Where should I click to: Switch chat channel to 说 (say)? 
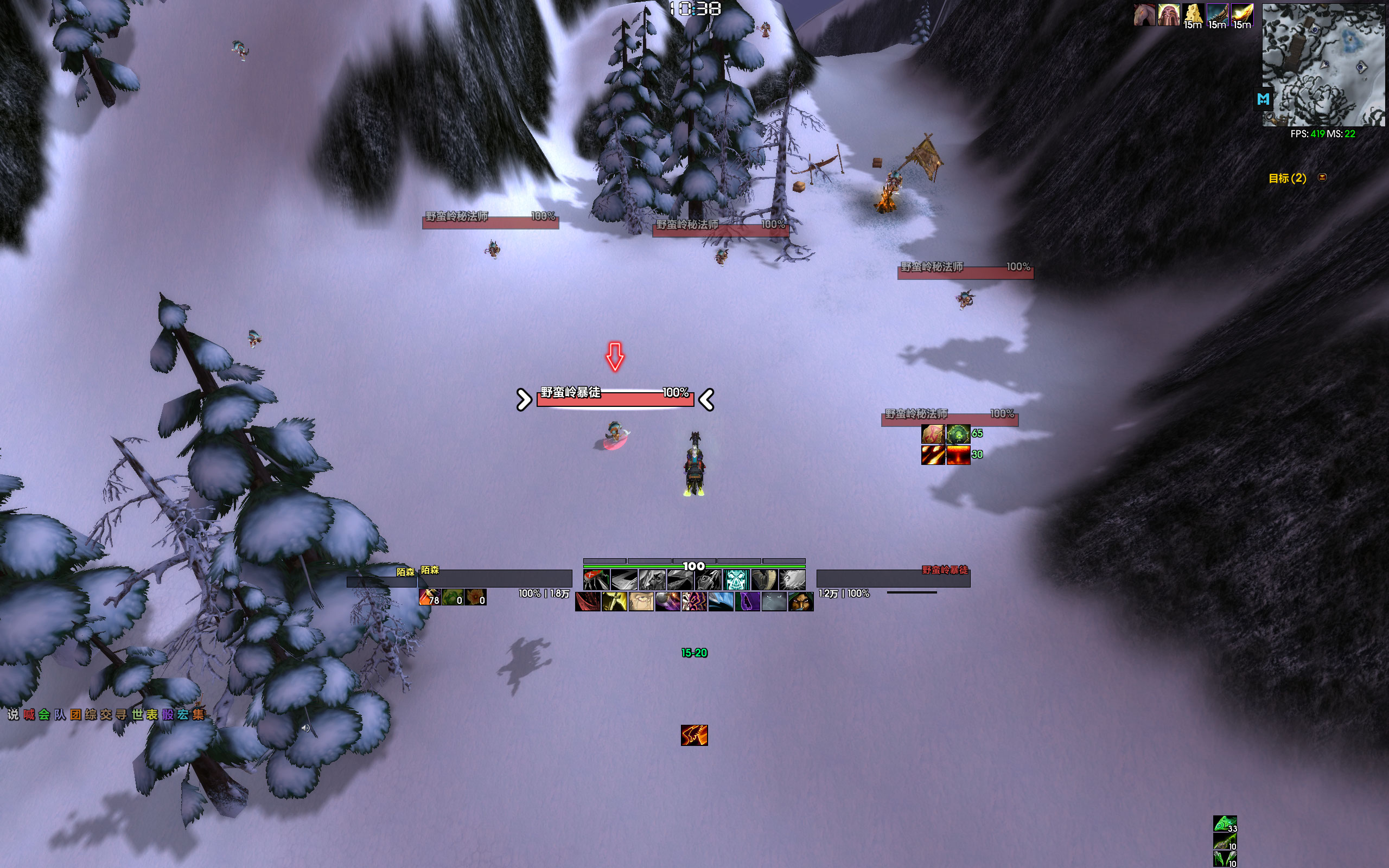pyautogui.click(x=13, y=714)
